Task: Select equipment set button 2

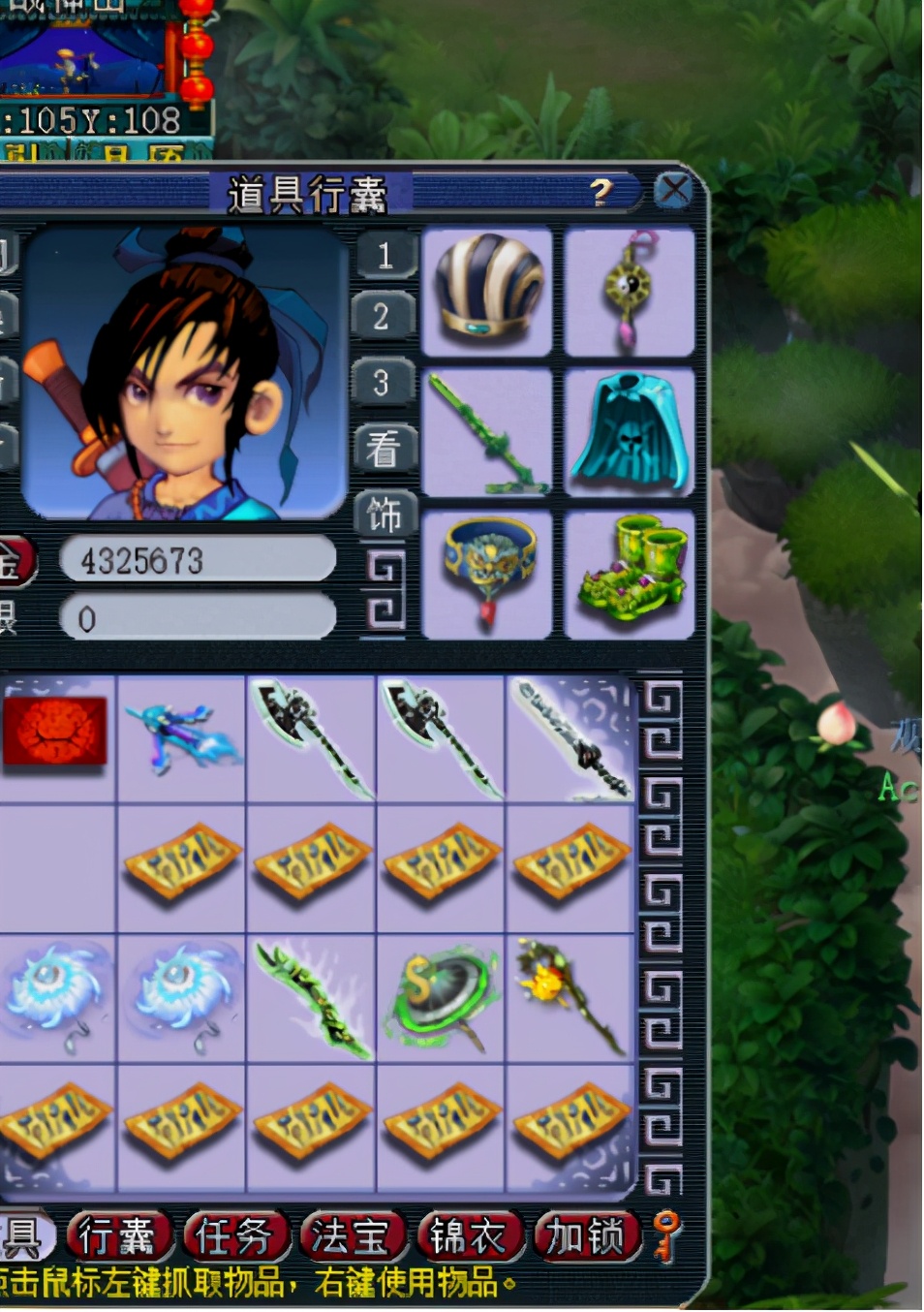Action: click(x=385, y=317)
